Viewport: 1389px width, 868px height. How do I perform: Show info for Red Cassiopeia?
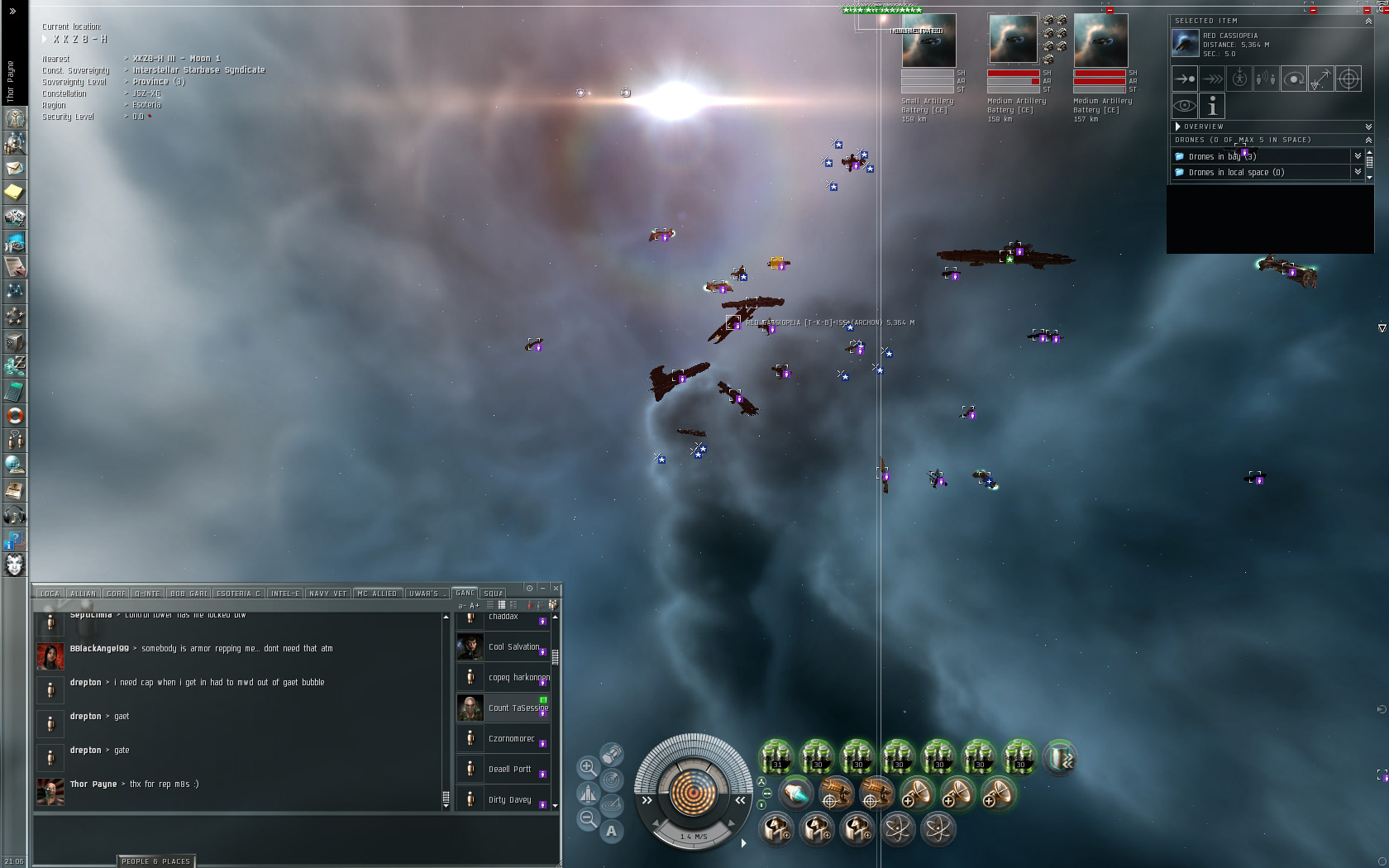pos(1211,106)
